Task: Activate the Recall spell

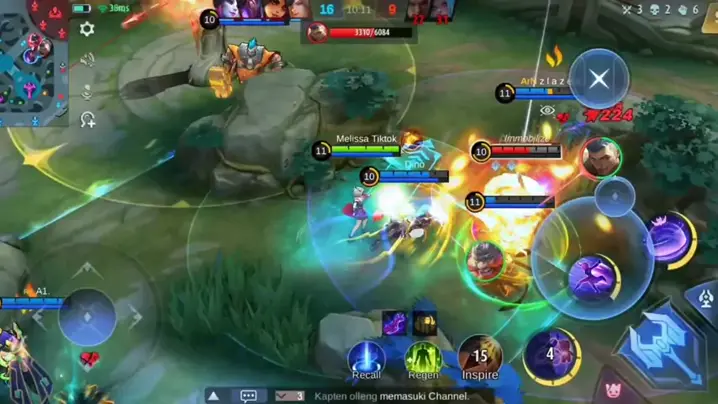Action: coord(366,358)
